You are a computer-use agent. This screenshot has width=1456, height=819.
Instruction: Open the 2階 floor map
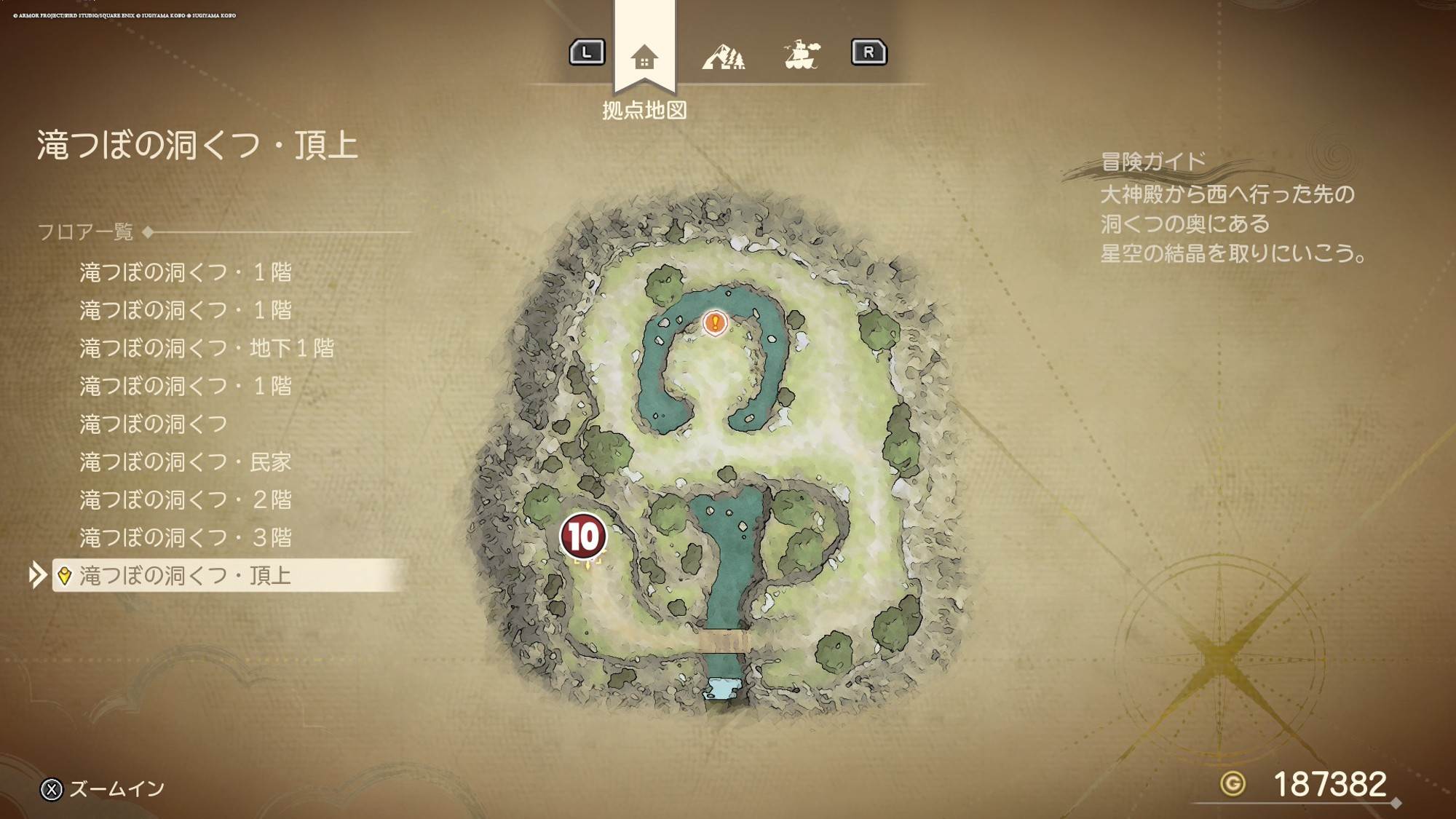[x=185, y=499]
